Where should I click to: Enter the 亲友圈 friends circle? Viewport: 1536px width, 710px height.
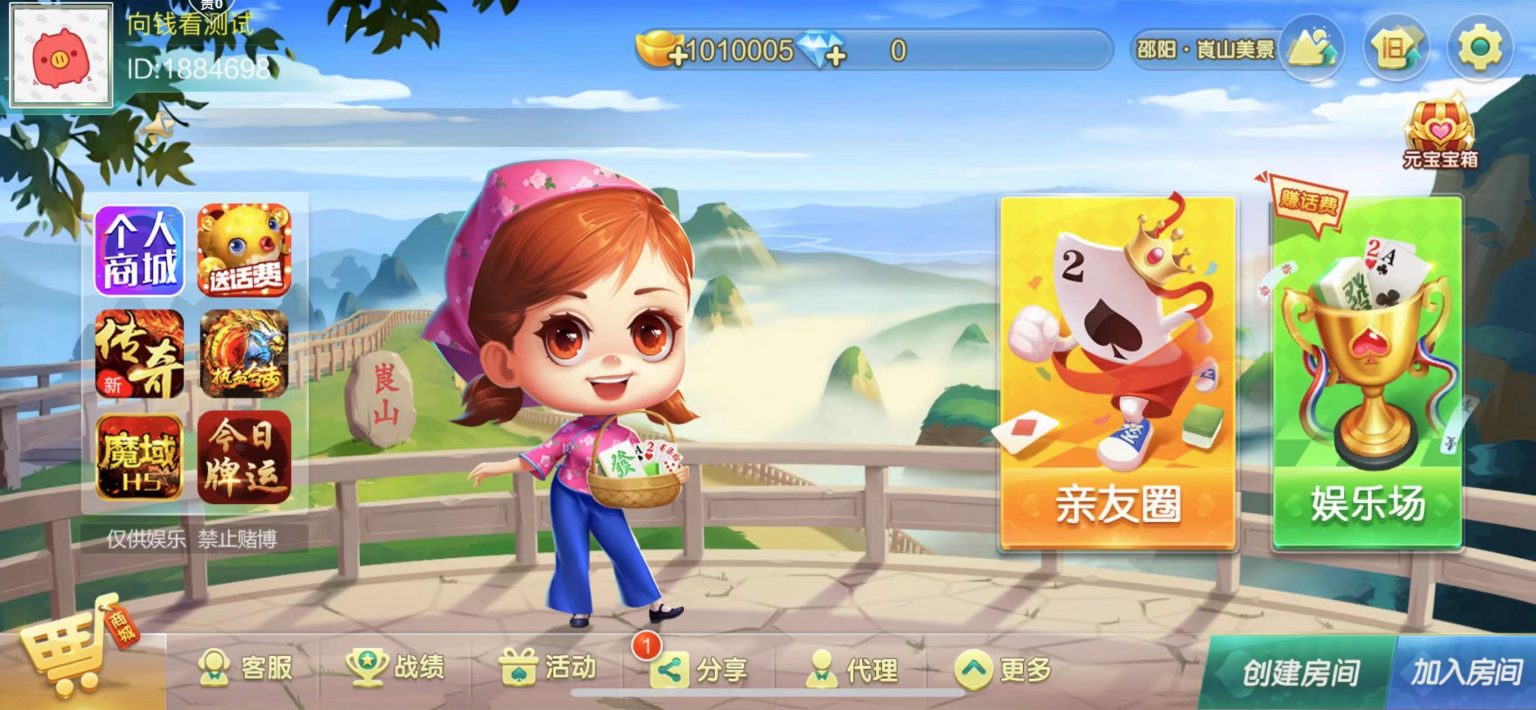pyautogui.click(x=1118, y=372)
